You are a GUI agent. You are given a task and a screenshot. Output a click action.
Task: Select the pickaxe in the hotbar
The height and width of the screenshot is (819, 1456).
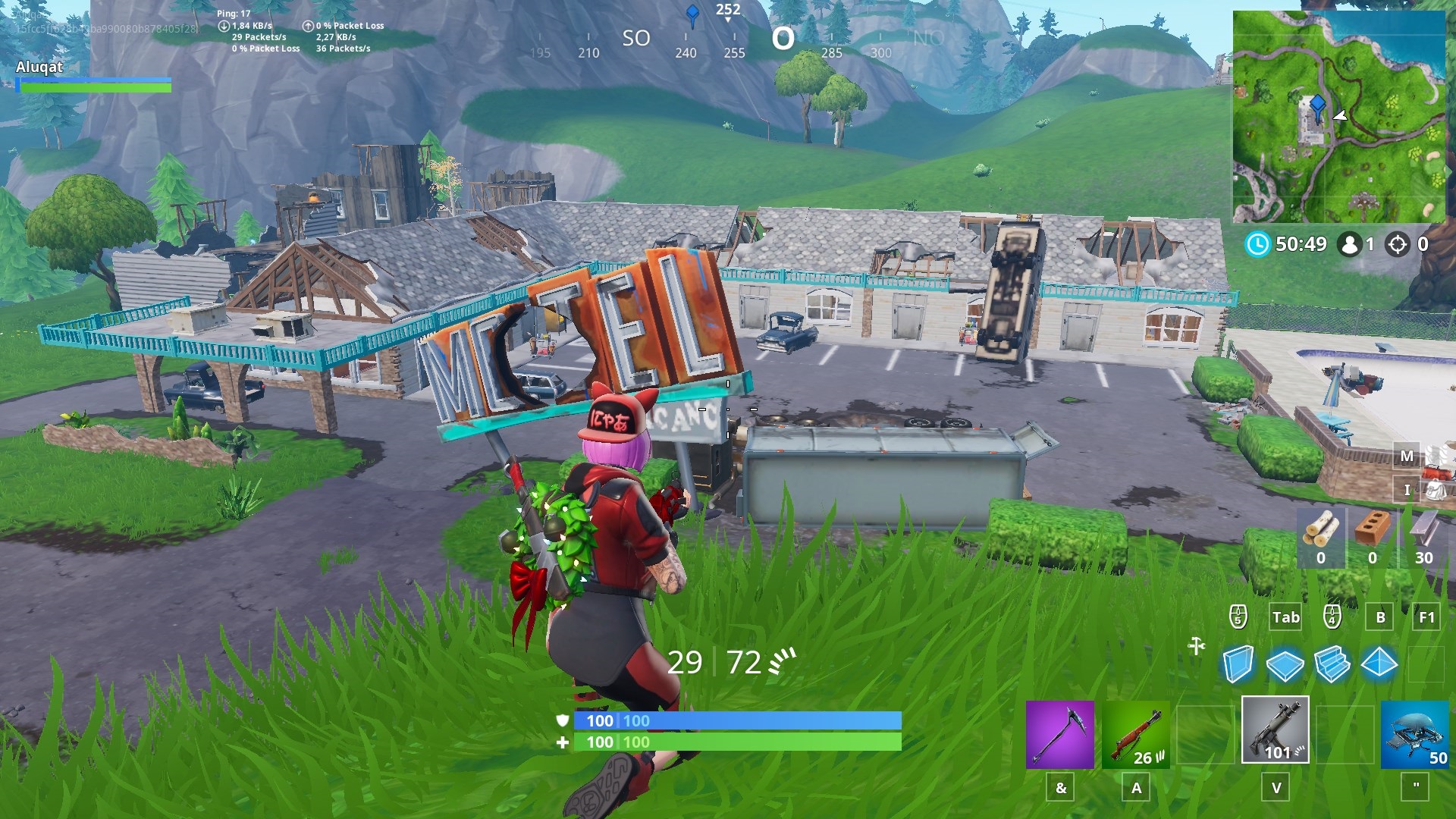tap(1059, 732)
